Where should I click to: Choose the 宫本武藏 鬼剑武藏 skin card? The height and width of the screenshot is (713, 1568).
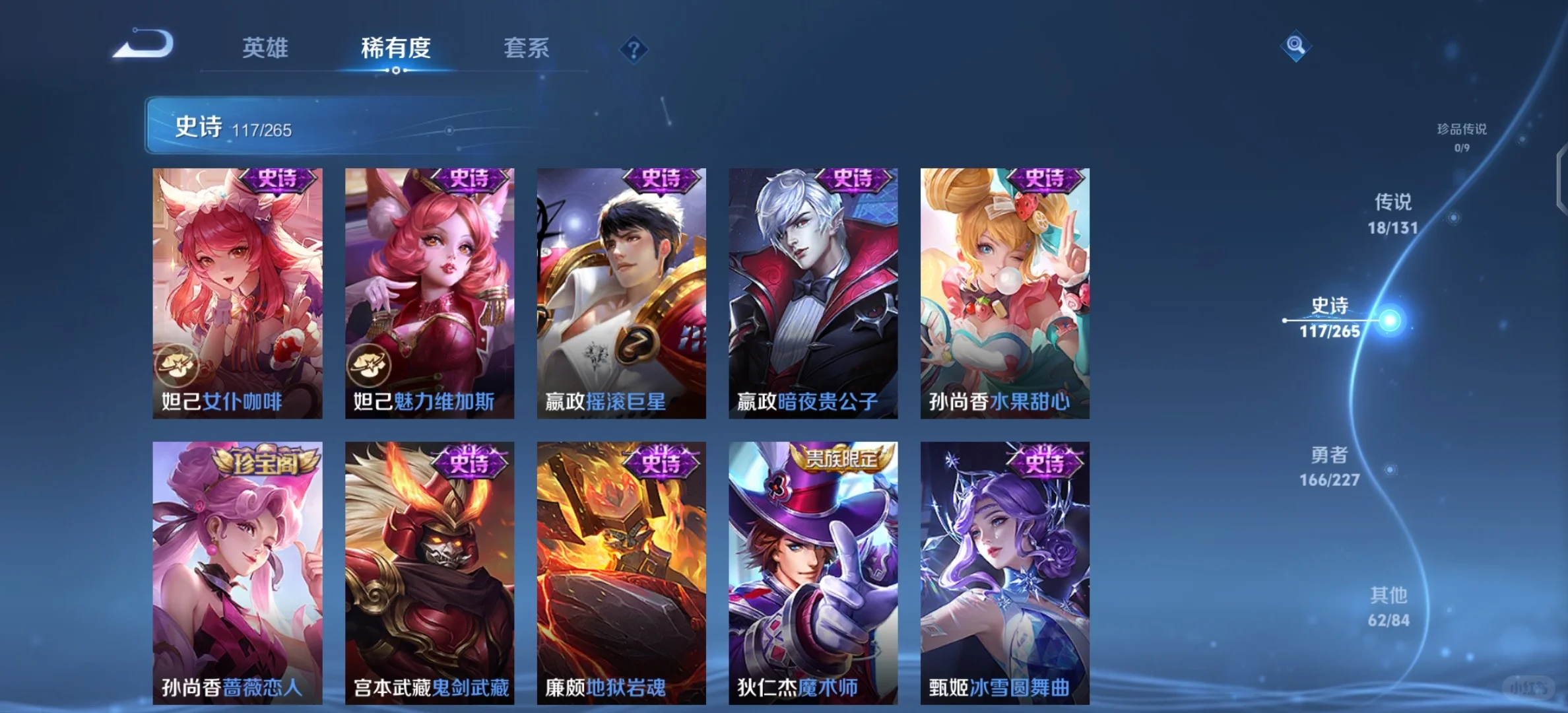[x=430, y=572]
